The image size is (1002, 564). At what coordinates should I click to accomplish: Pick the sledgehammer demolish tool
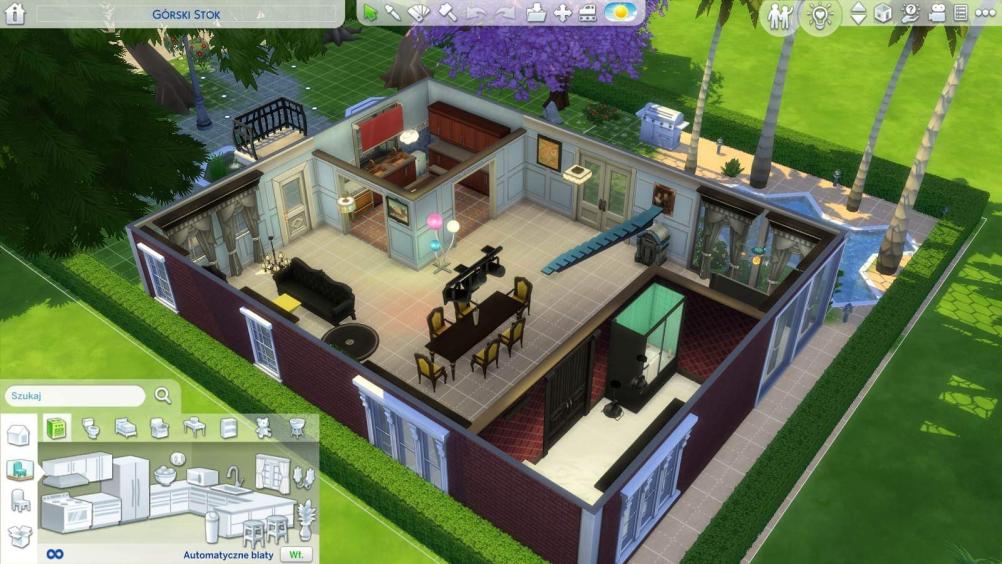click(447, 13)
